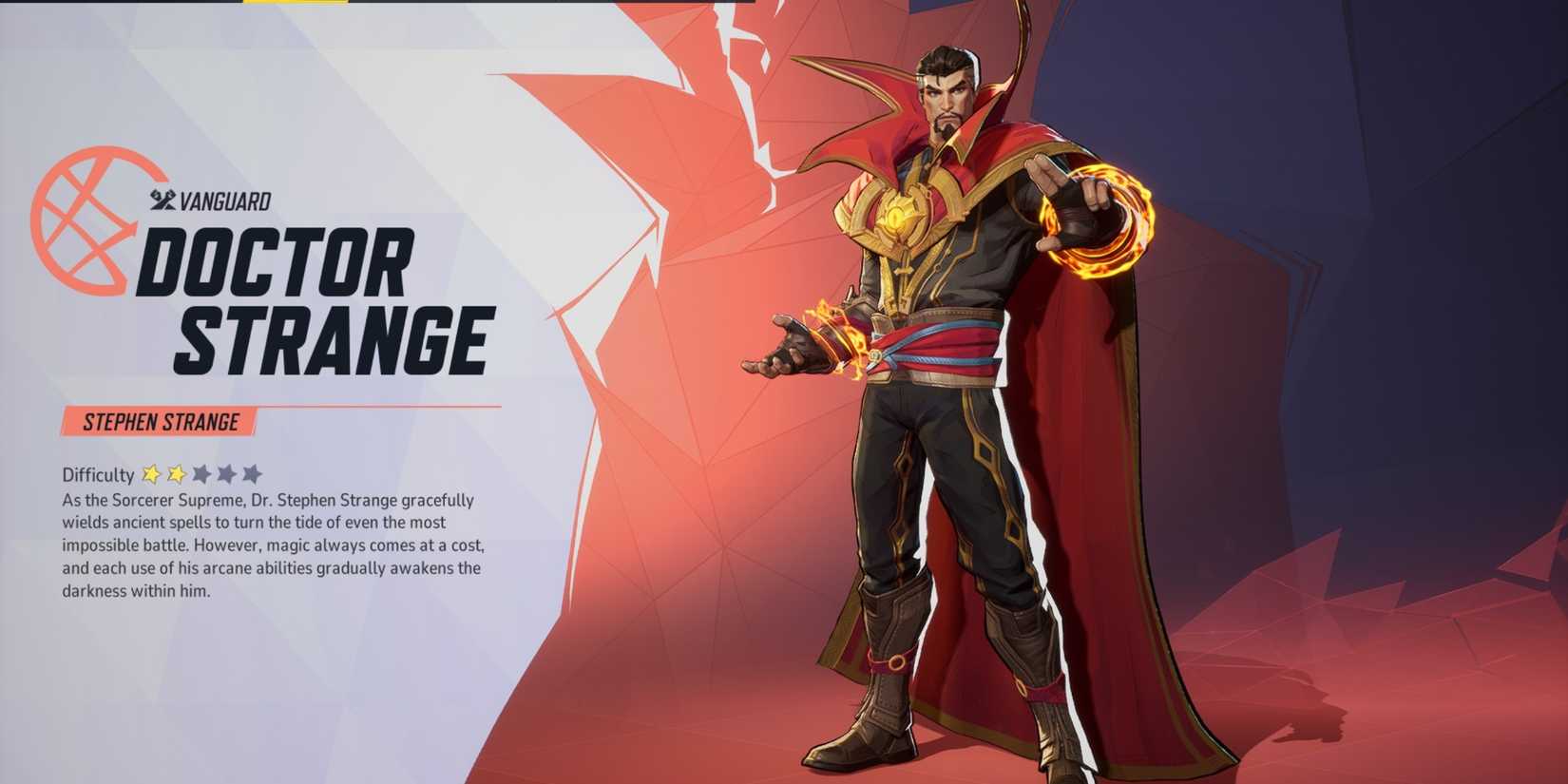Image resolution: width=1568 pixels, height=784 pixels.
Task: Click the first yellow difficulty star
Action: (x=152, y=475)
